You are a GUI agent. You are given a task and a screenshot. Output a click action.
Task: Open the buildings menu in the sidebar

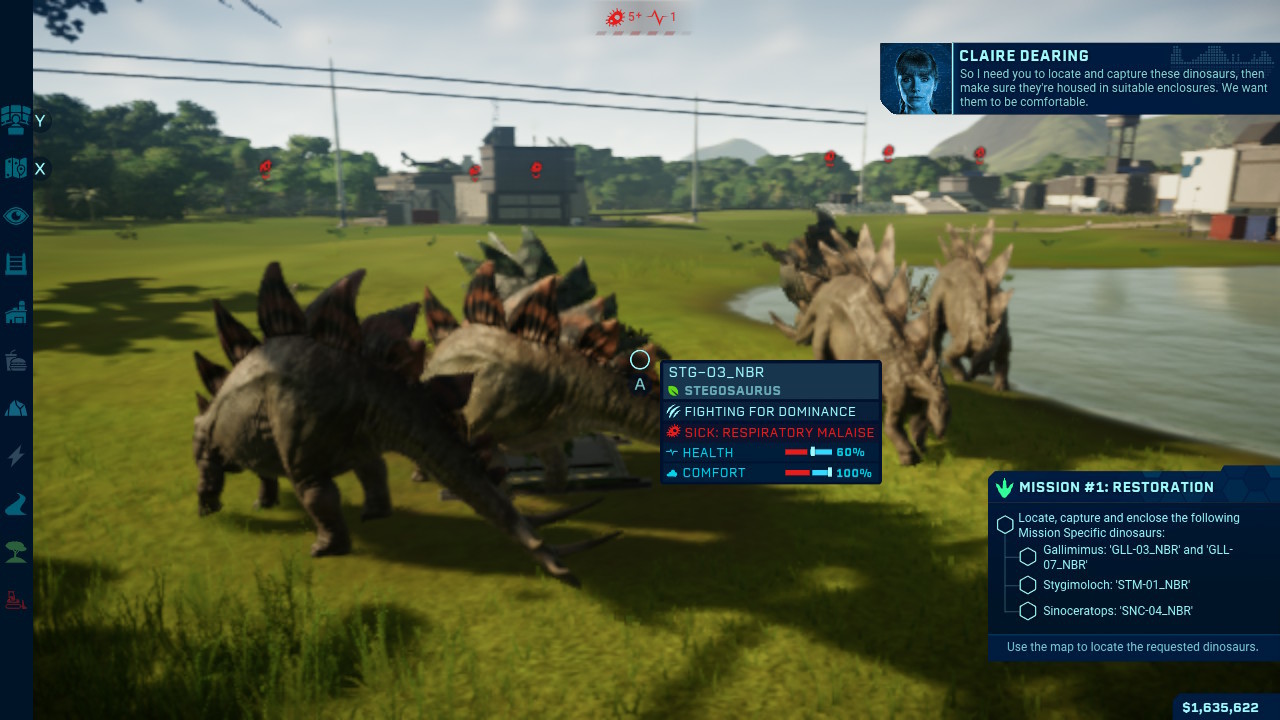tap(15, 312)
